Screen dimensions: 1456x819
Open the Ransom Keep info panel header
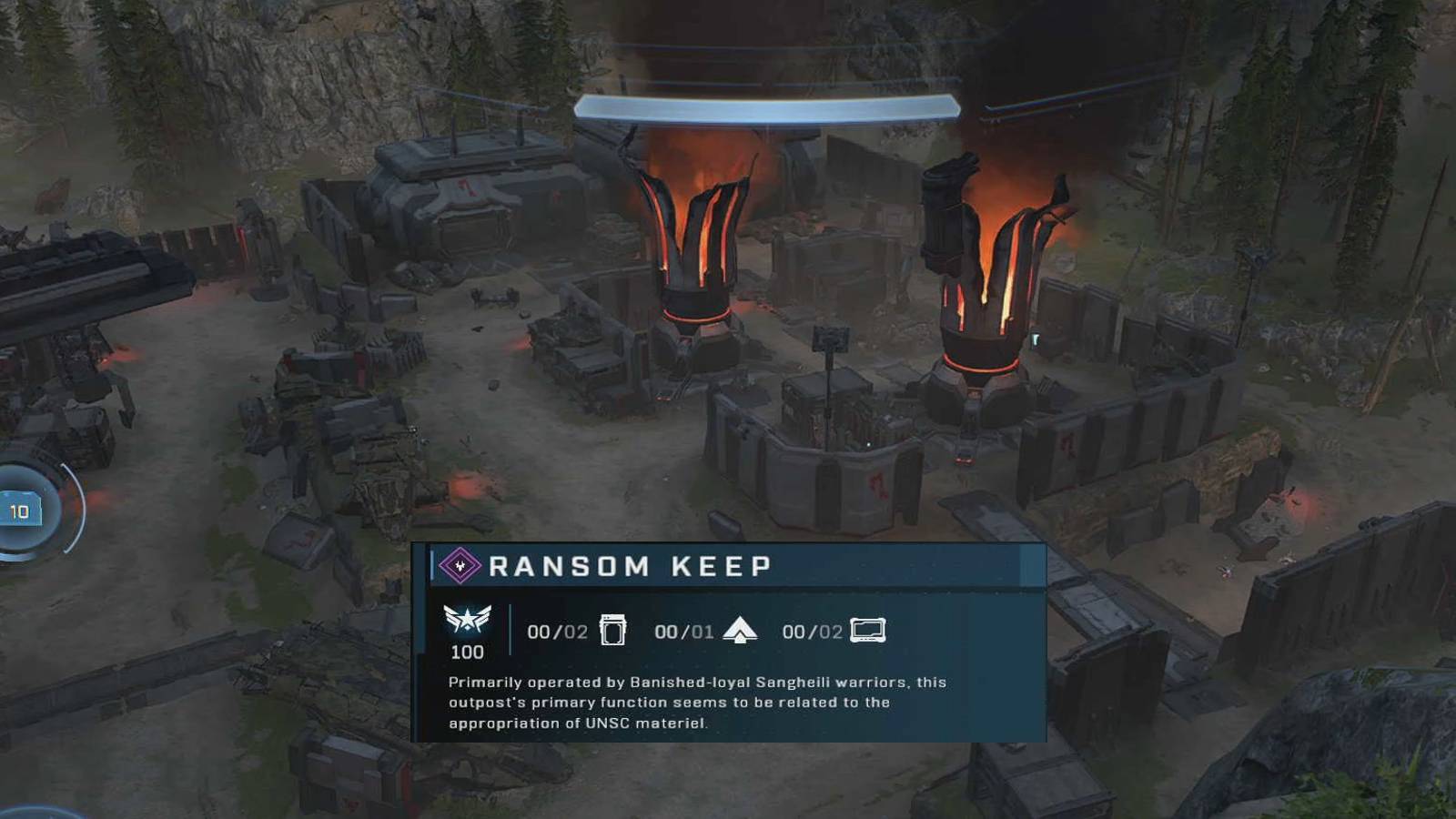(728, 566)
